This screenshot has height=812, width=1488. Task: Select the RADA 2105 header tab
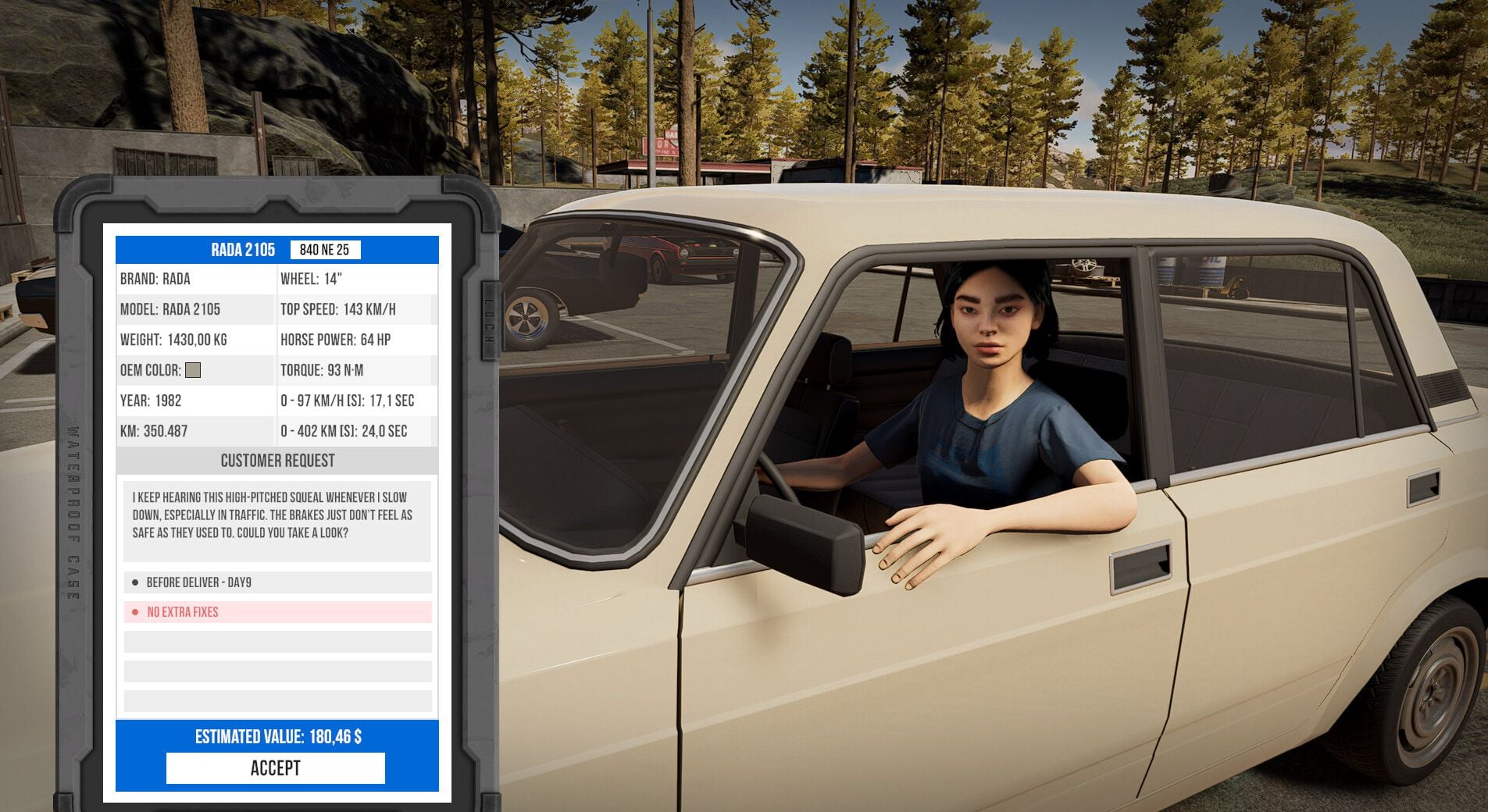click(242, 250)
